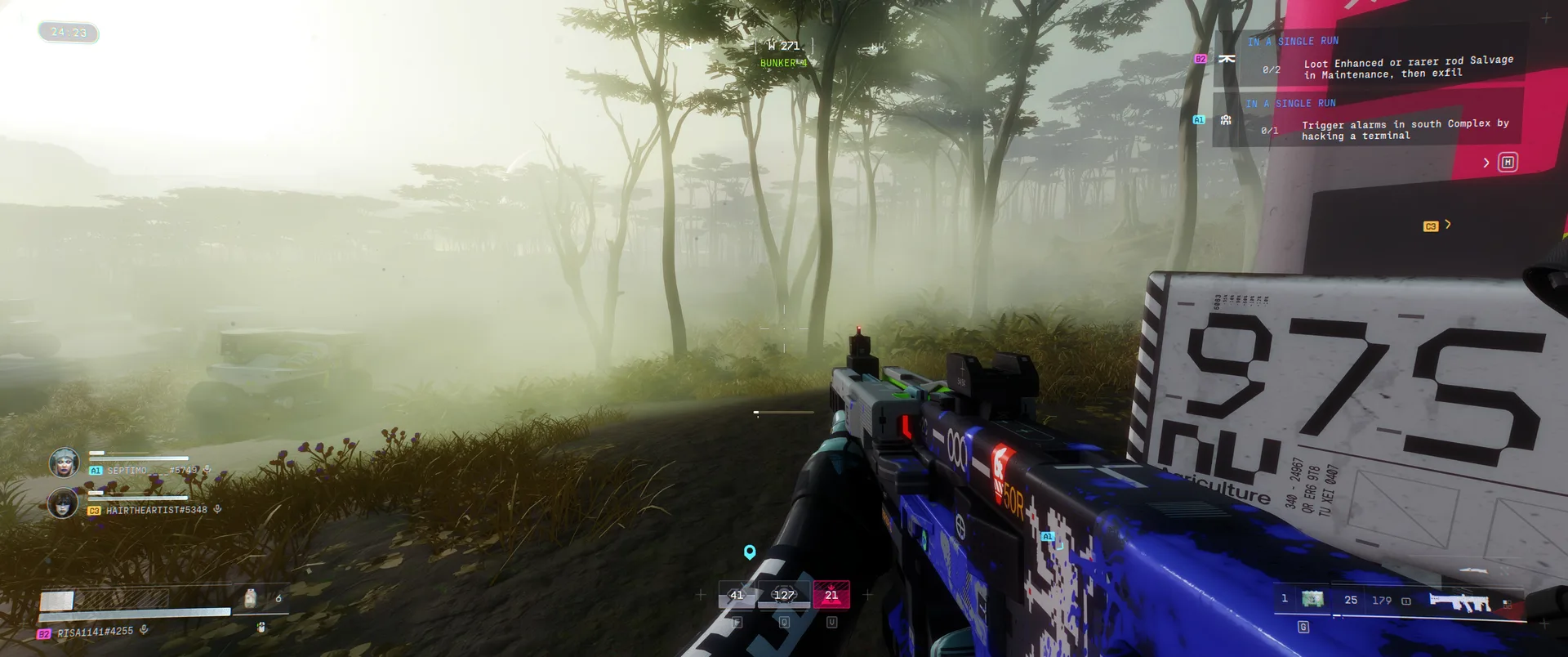Screen dimensions: 1568x657
Task: Select the ability slot showing 41
Action: click(737, 595)
